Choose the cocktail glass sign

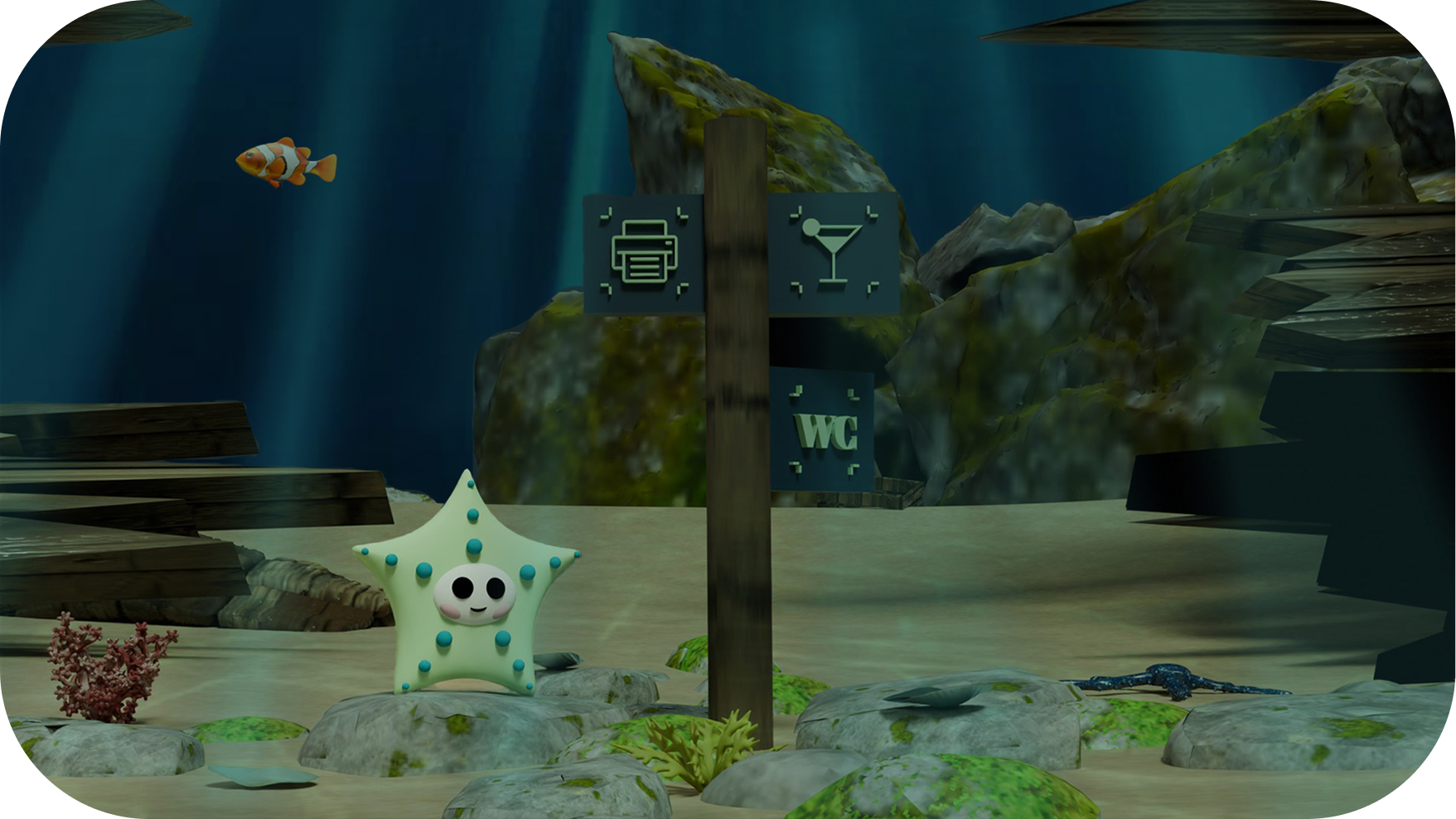pos(833,252)
